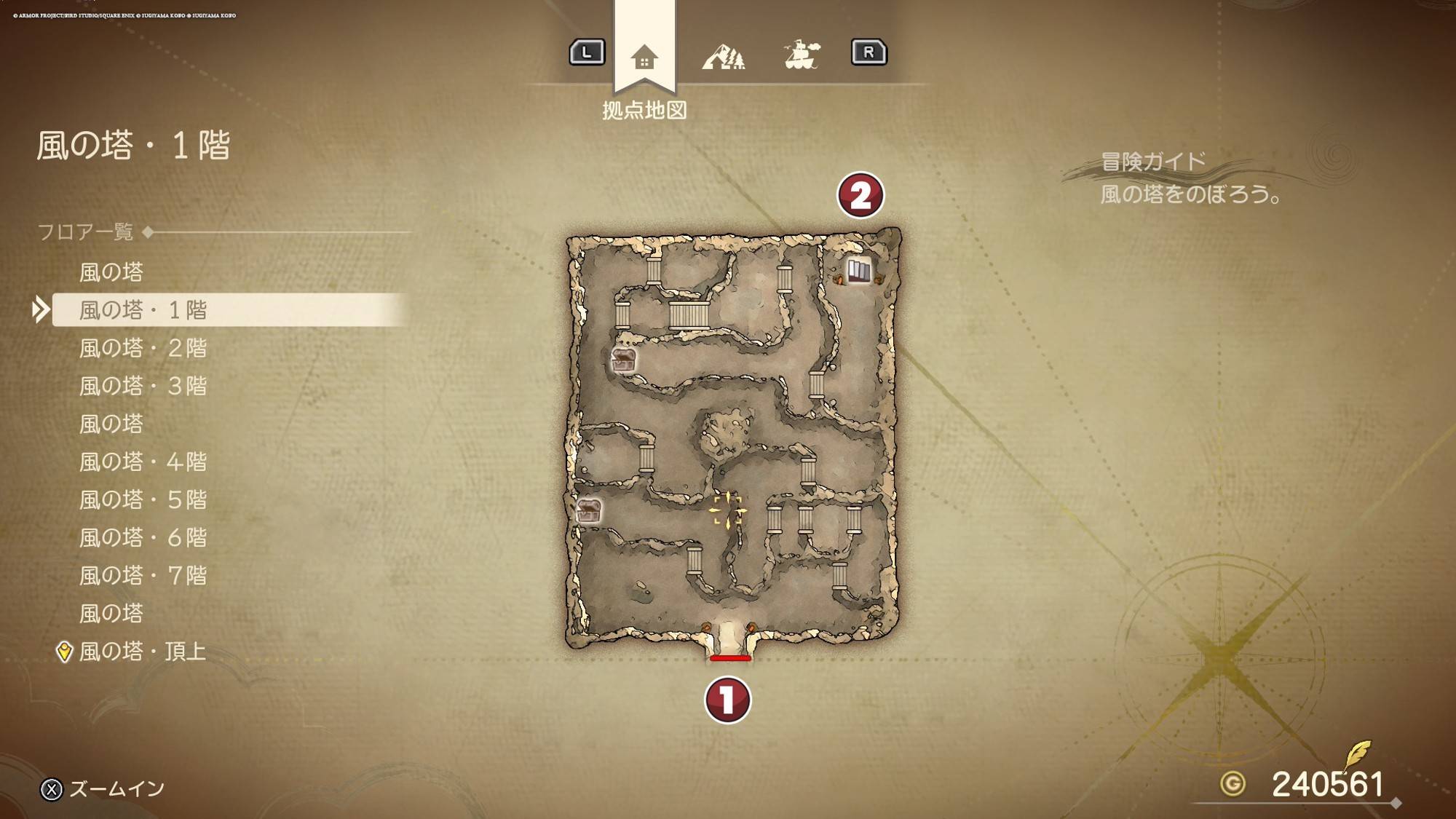Open the mountain and trees map tab
Image resolution: width=1456 pixels, height=819 pixels.
click(723, 56)
